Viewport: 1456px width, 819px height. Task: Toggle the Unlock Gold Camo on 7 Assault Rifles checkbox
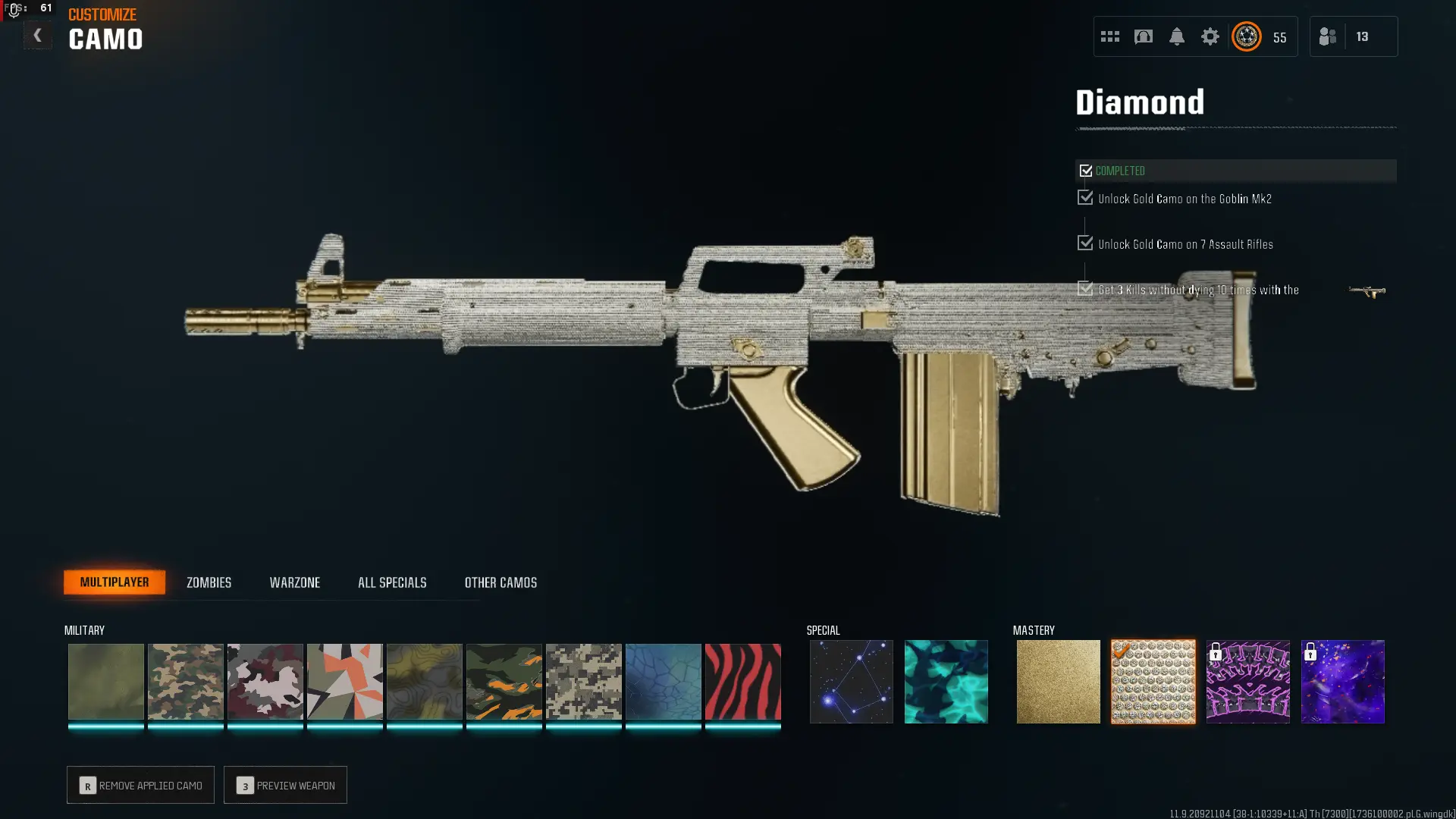tap(1084, 243)
